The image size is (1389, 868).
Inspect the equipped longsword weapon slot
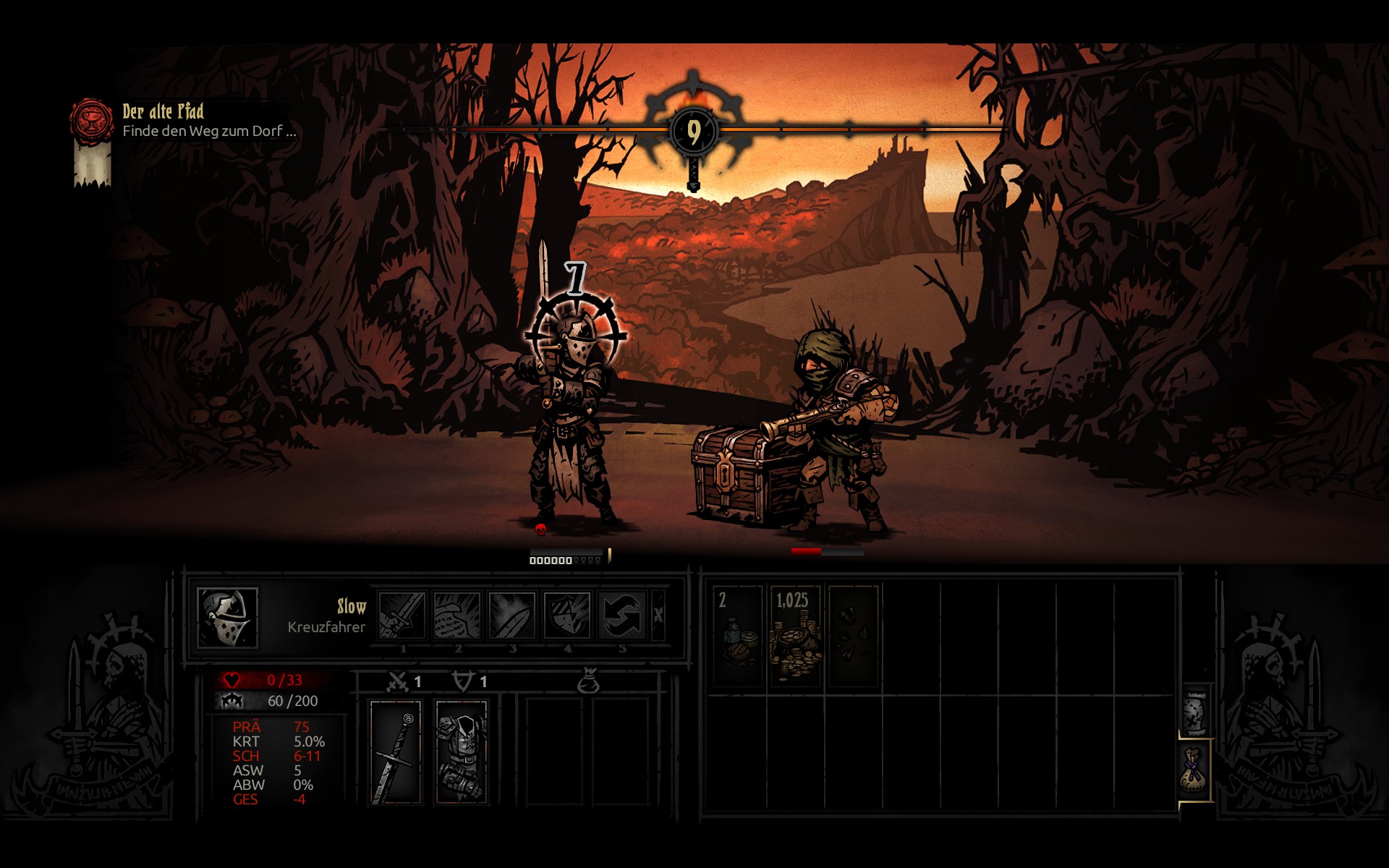click(x=395, y=752)
